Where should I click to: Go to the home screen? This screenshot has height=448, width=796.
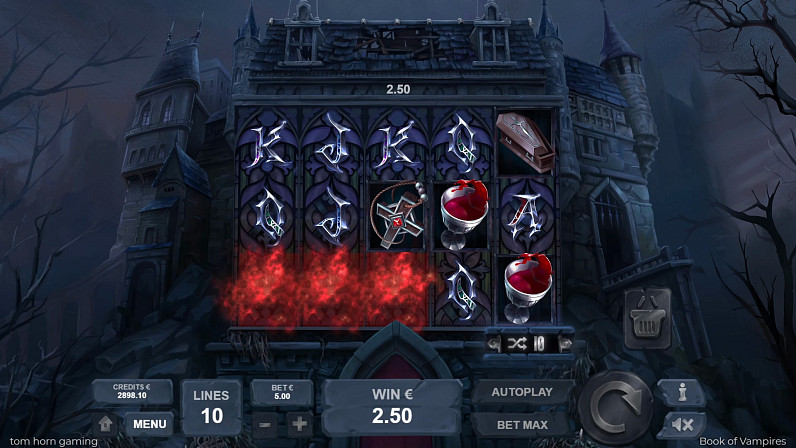pos(105,424)
